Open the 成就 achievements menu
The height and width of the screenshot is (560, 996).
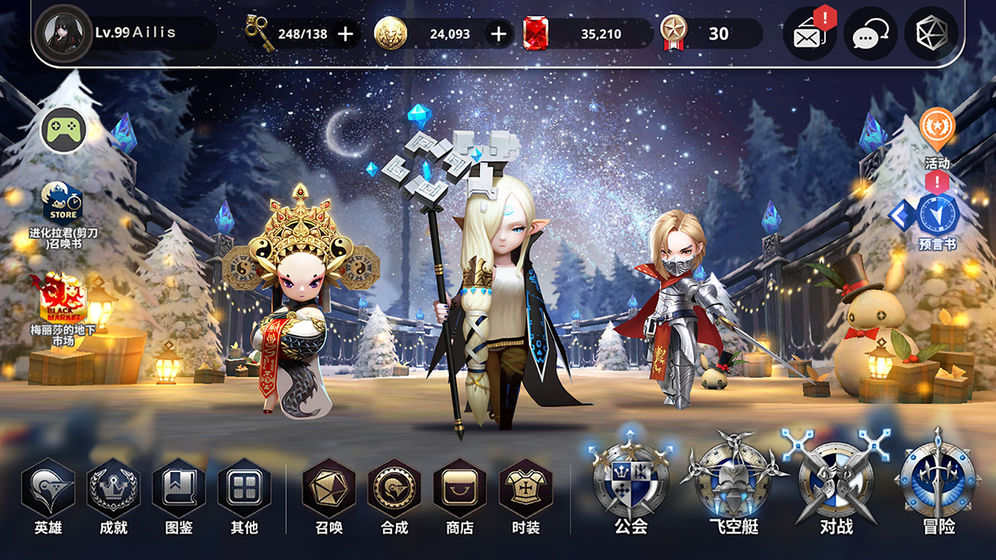(x=113, y=489)
